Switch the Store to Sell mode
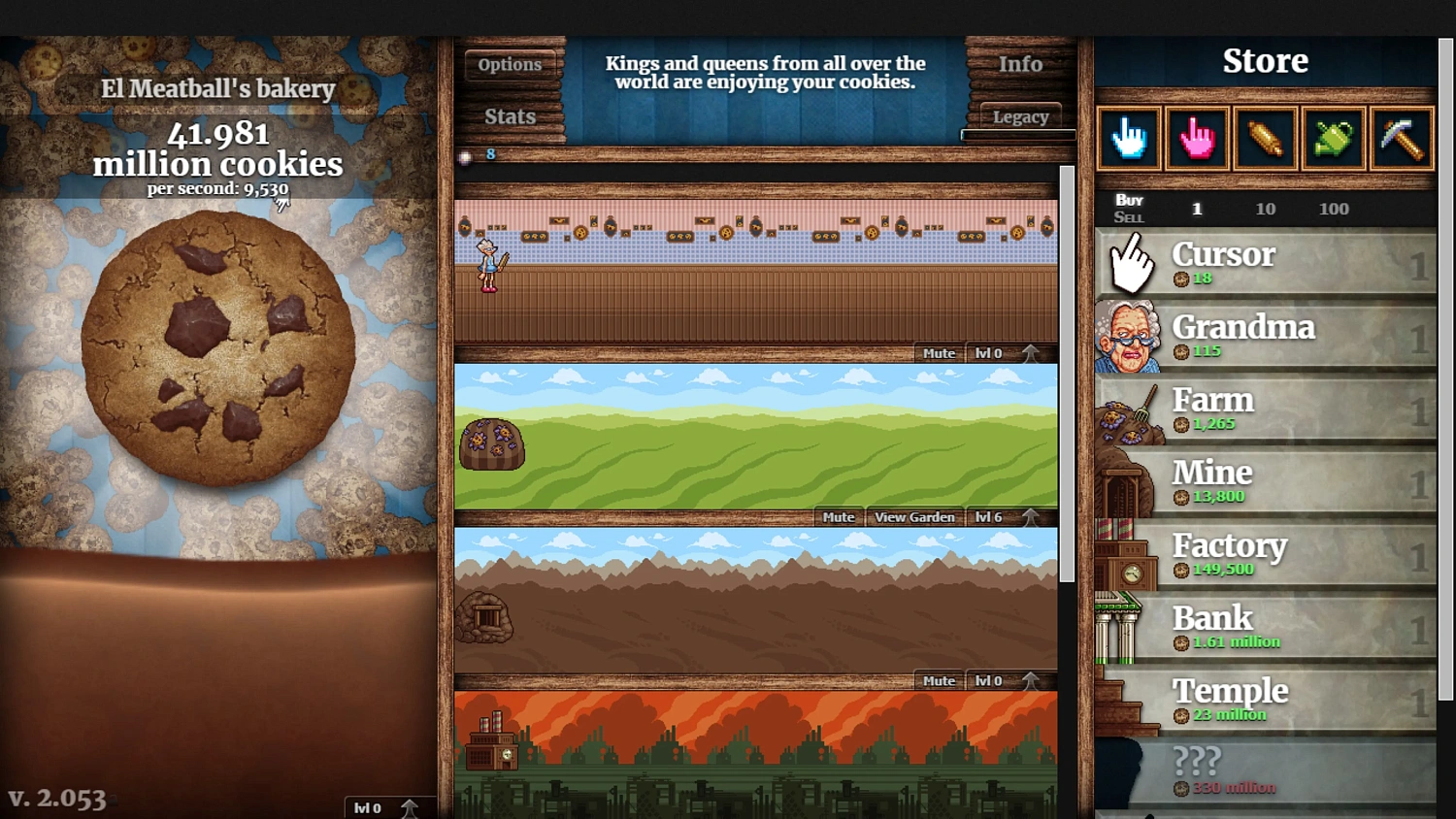The height and width of the screenshot is (819, 1456). tap(1129, 216)
